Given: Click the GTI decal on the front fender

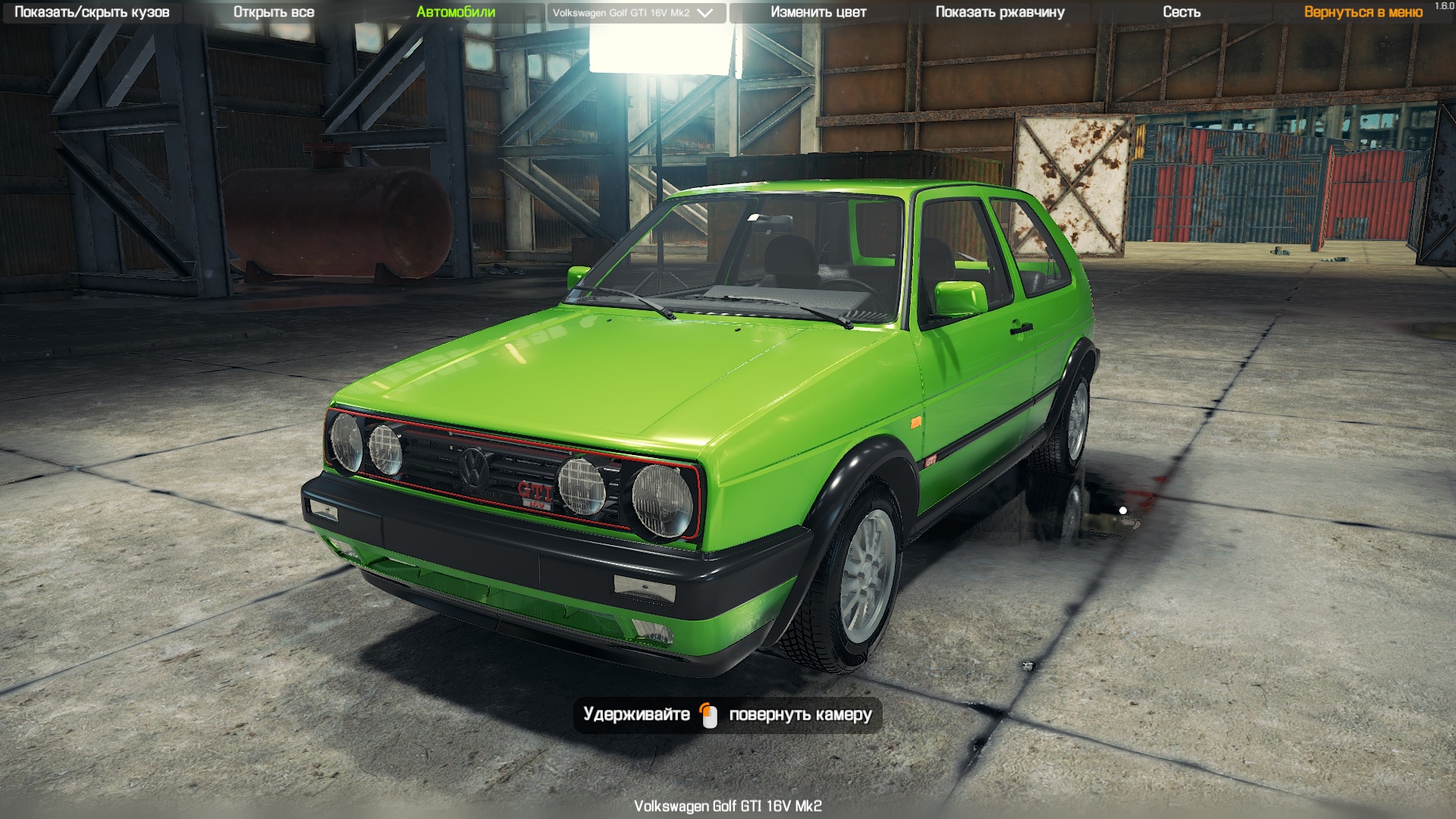Looking at the screenshot, I should point(932,460).
